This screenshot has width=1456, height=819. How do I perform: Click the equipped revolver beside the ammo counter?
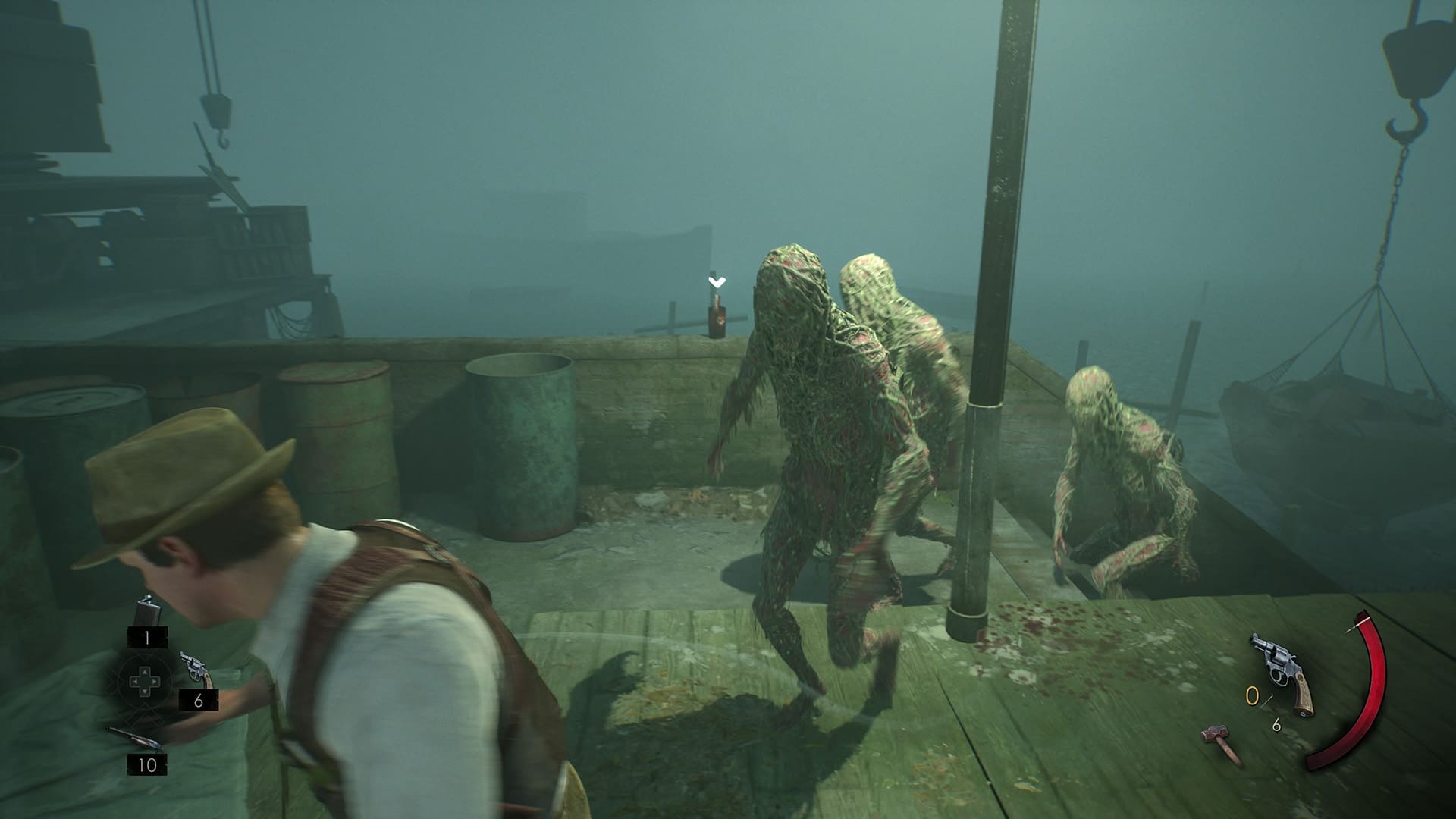coord(1282,674)
